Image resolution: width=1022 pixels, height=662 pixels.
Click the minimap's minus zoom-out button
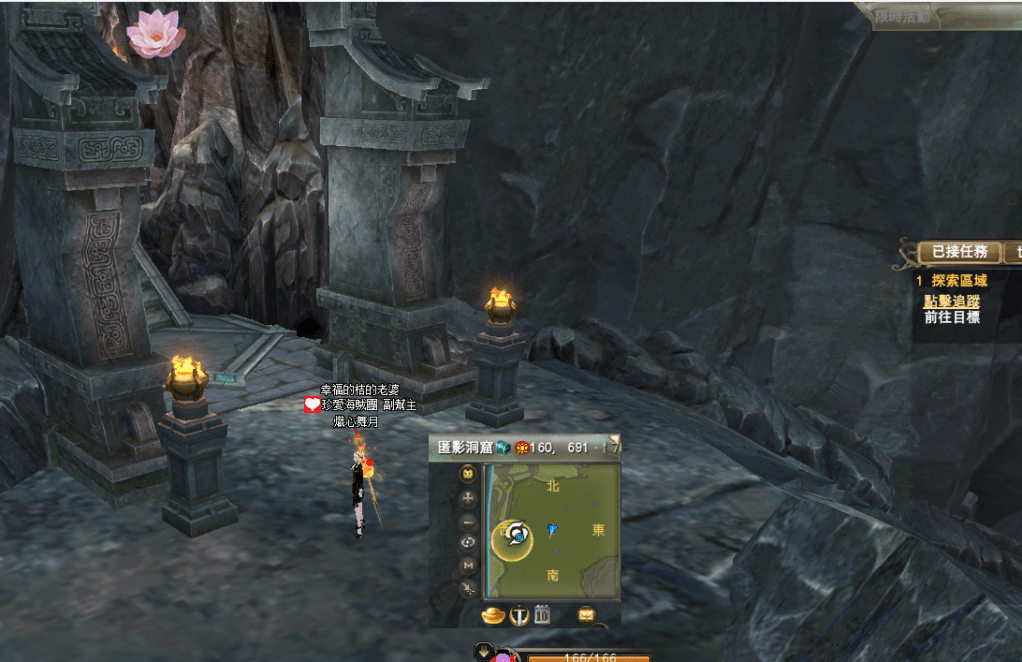[x=467, y=521]
